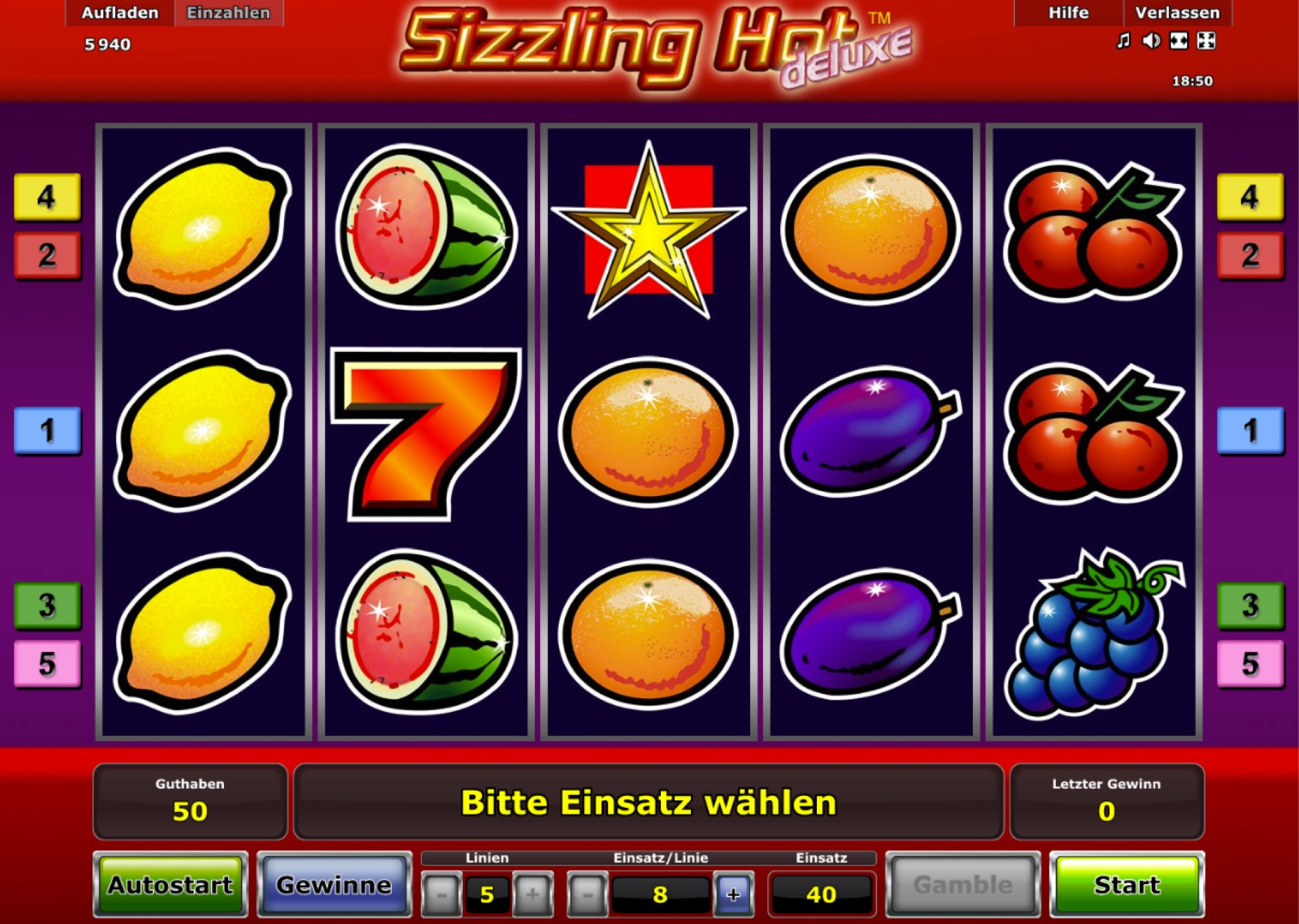
Task: Click the Gamble button
Action: [x=962, y=885]
